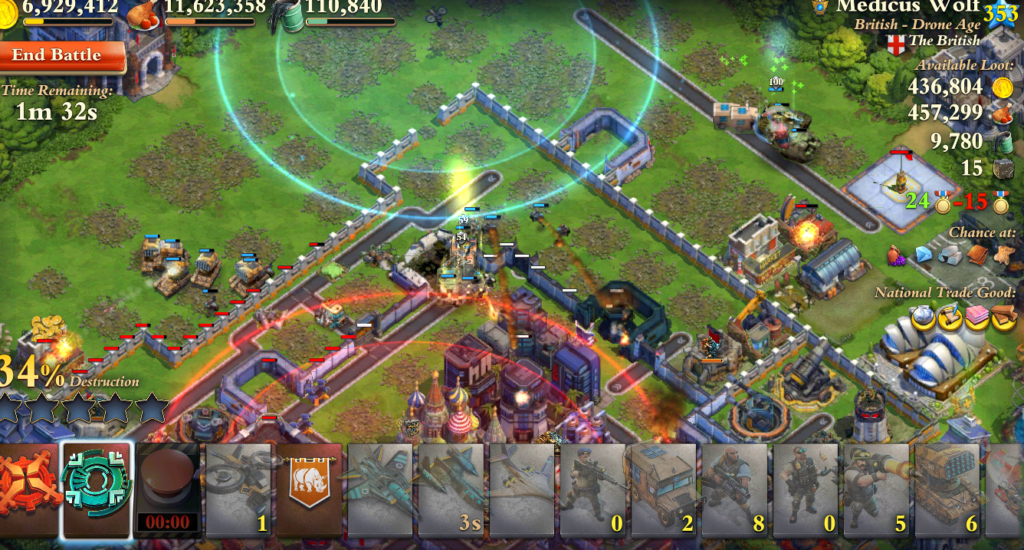1024x550 pixels.
Task: Select the teal fighter jet card without a timer
Action: 379,490
